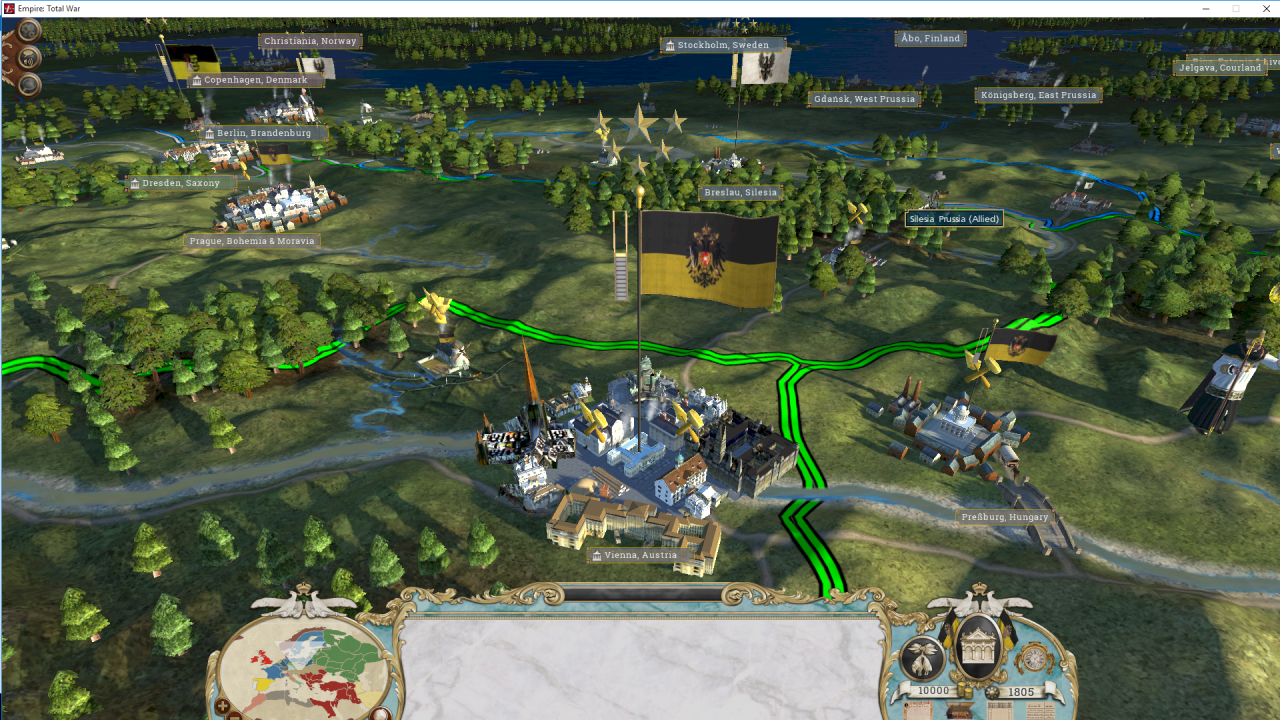Click the round emblem left of the government icon
This screenshot has height=720, width=1280.
click(922, 659)
